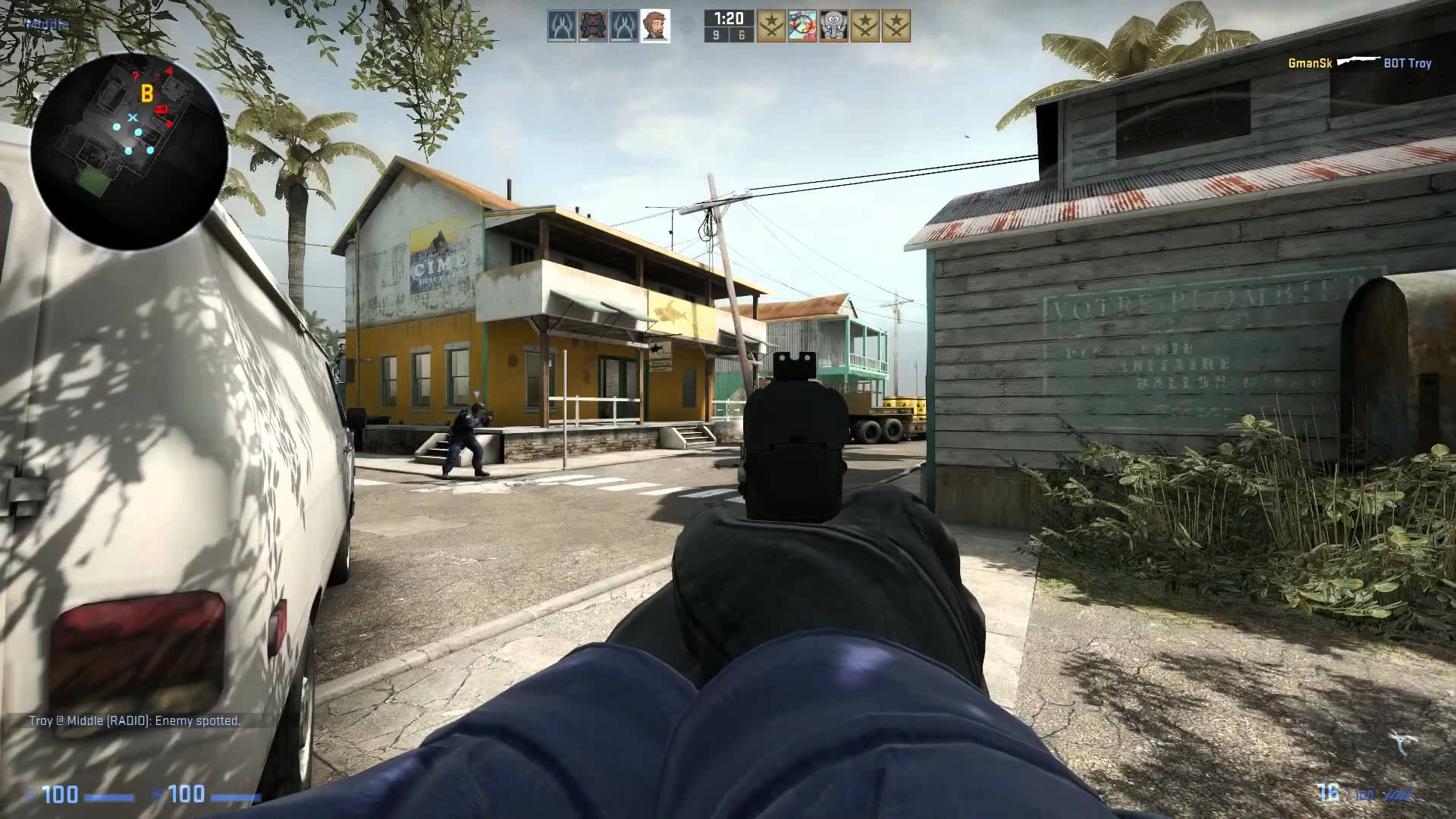Click the rifle weapon icon in the kill feed

pyautogui.click(x=1359, y=61)
